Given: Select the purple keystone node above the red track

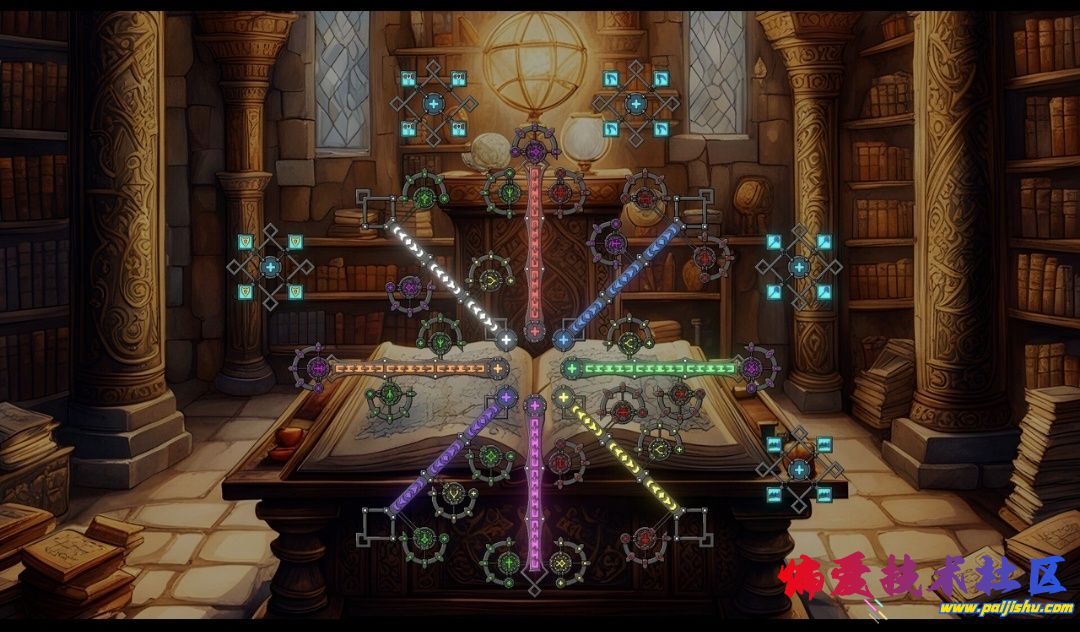Looking at the screenshot, I should click(535, 151).
